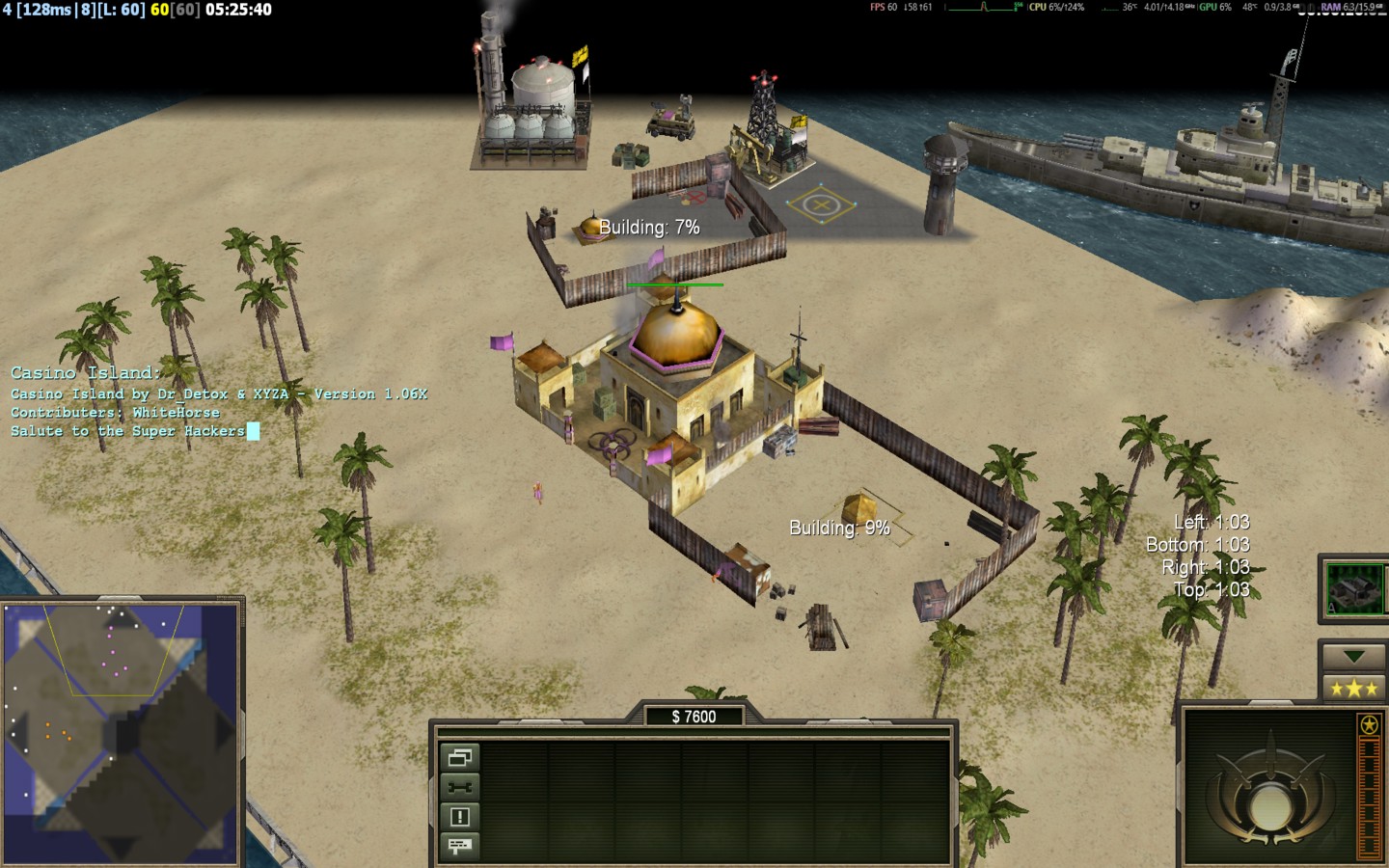
Task: Click the overlapping-windows button in the command bar
Action: 460,758
